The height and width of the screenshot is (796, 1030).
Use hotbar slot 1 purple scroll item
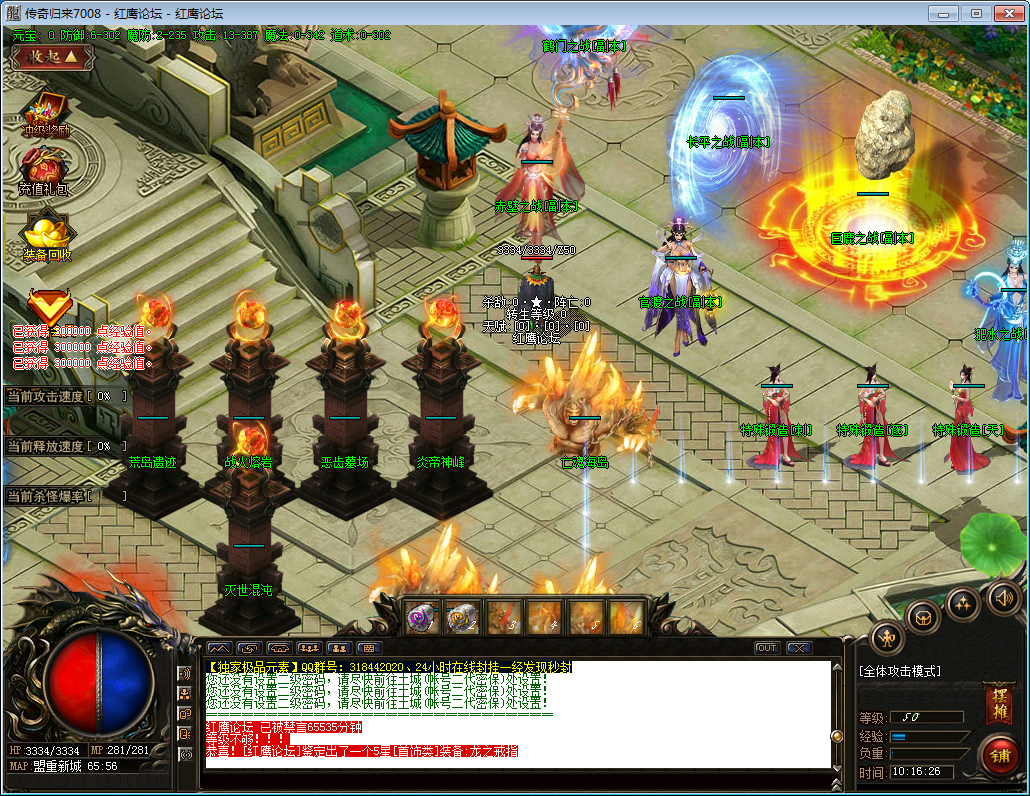click(x=423, y=618)
